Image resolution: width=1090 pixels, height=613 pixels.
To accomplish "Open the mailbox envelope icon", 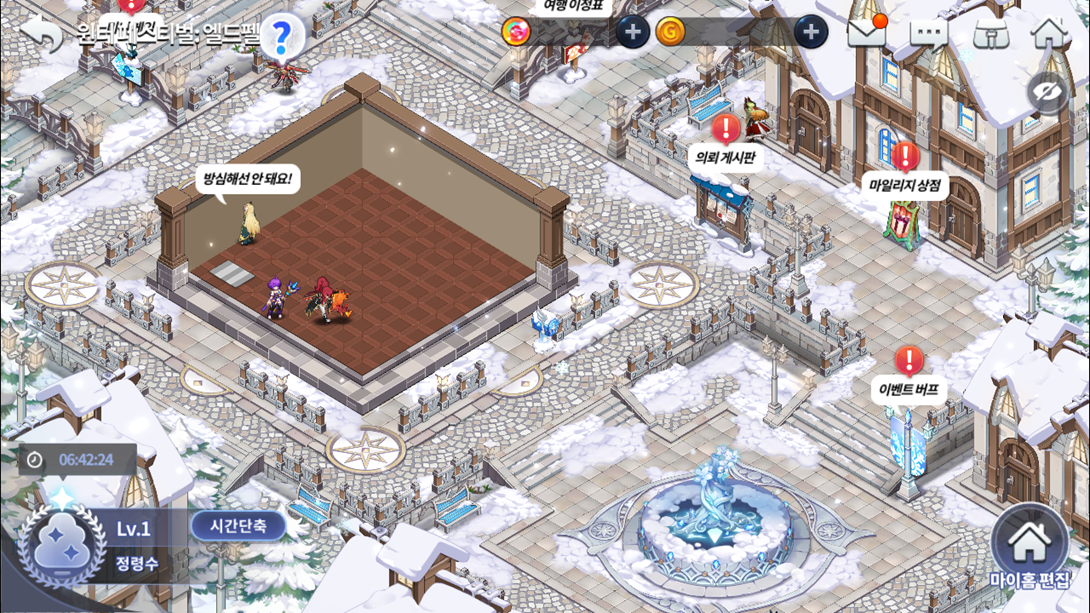I will click(866, 33).
